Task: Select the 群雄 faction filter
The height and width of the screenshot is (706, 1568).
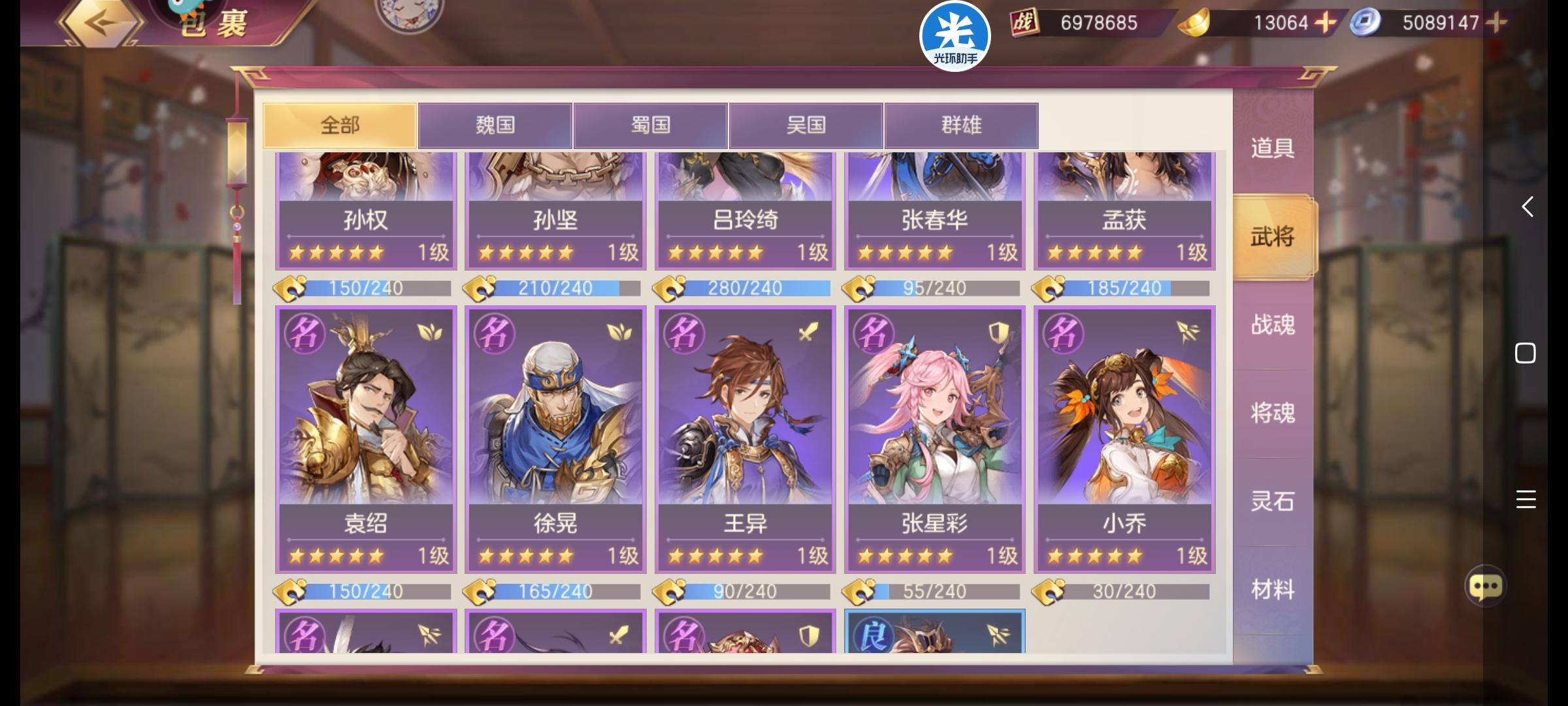Action: (x=961, y=126)
